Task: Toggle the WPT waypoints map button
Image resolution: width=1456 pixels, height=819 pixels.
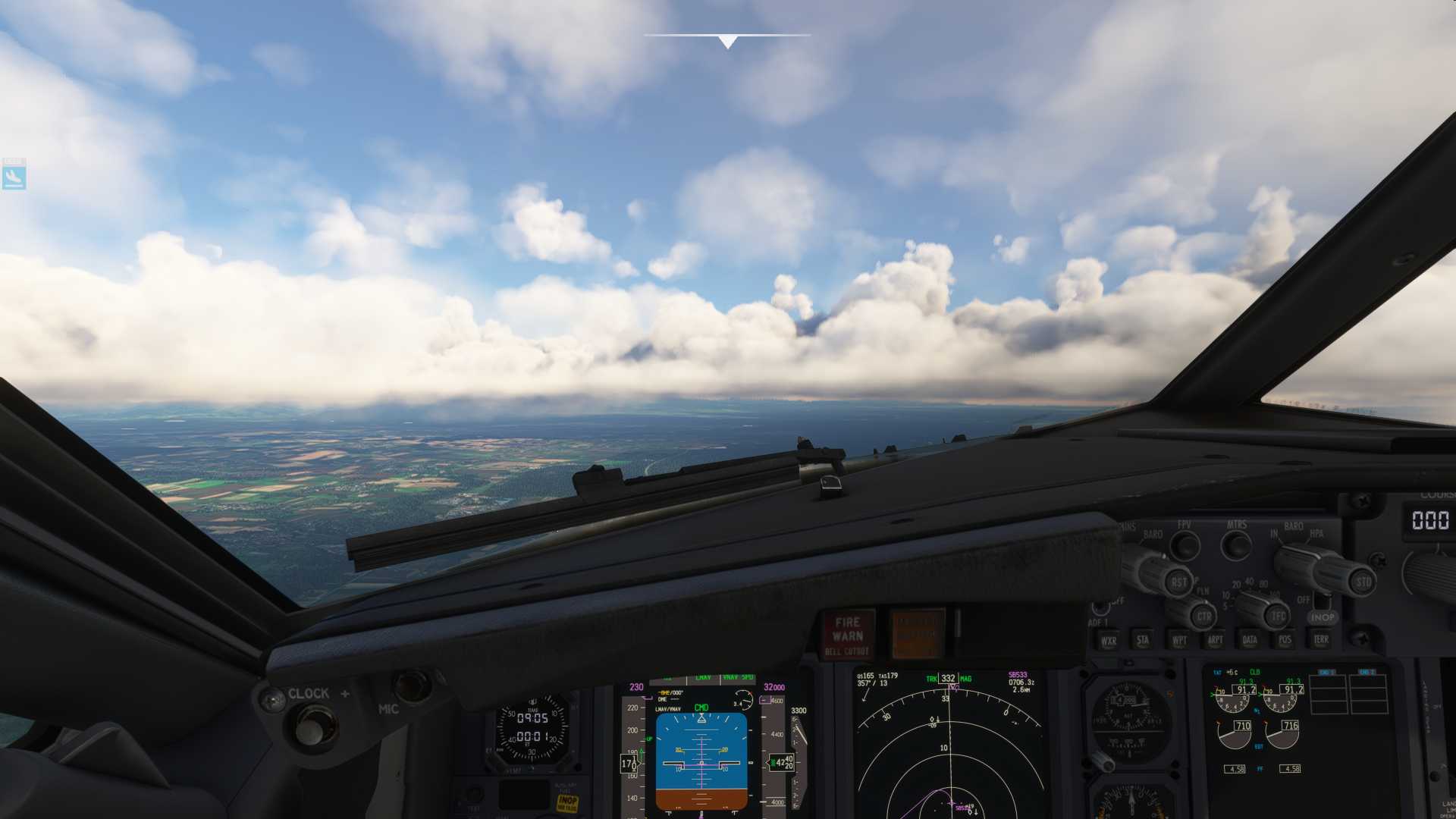Action: (x=1179, y=640)
